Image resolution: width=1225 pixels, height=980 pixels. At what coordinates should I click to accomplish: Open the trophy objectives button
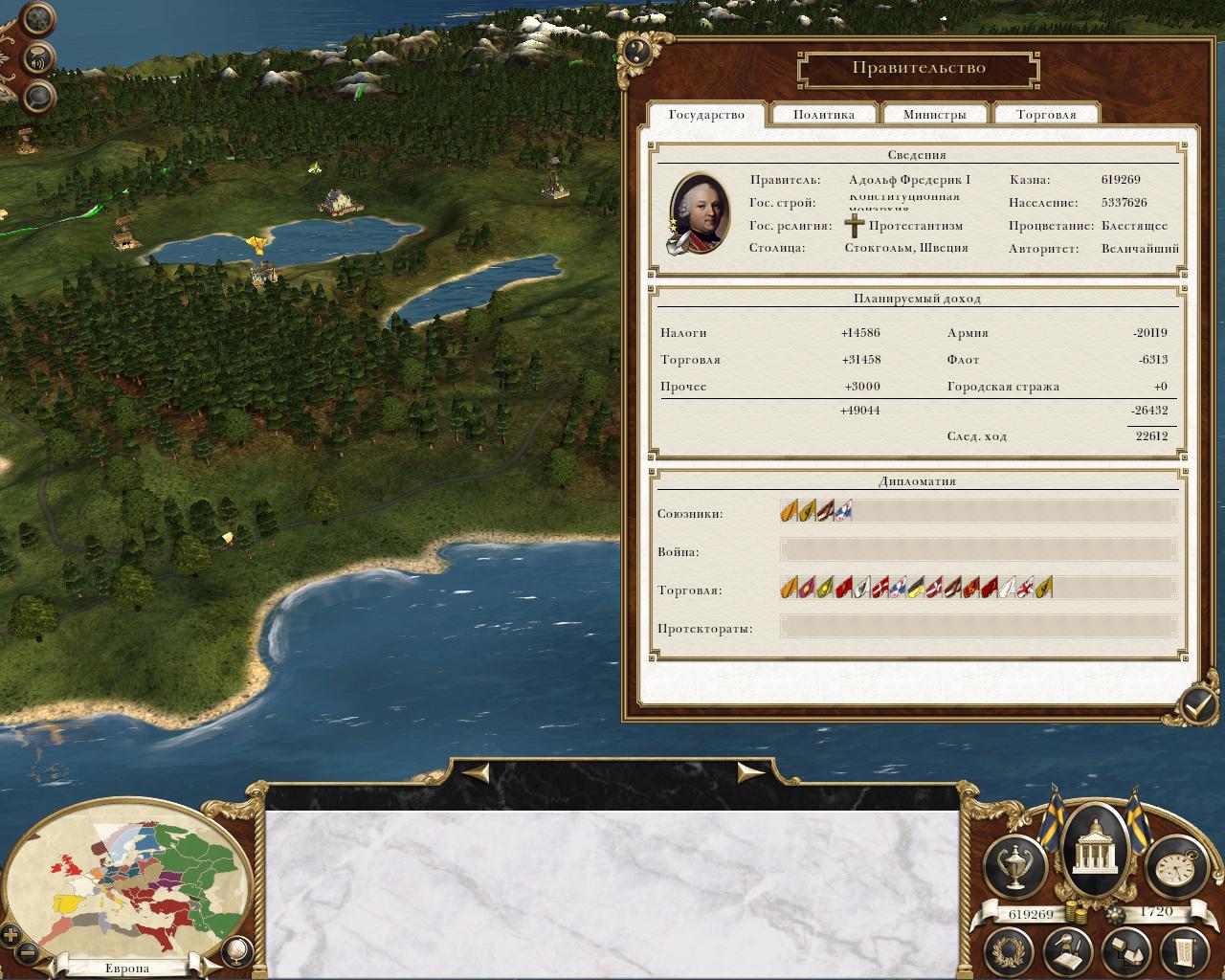pyautogui.click(x=1015, y=865)
